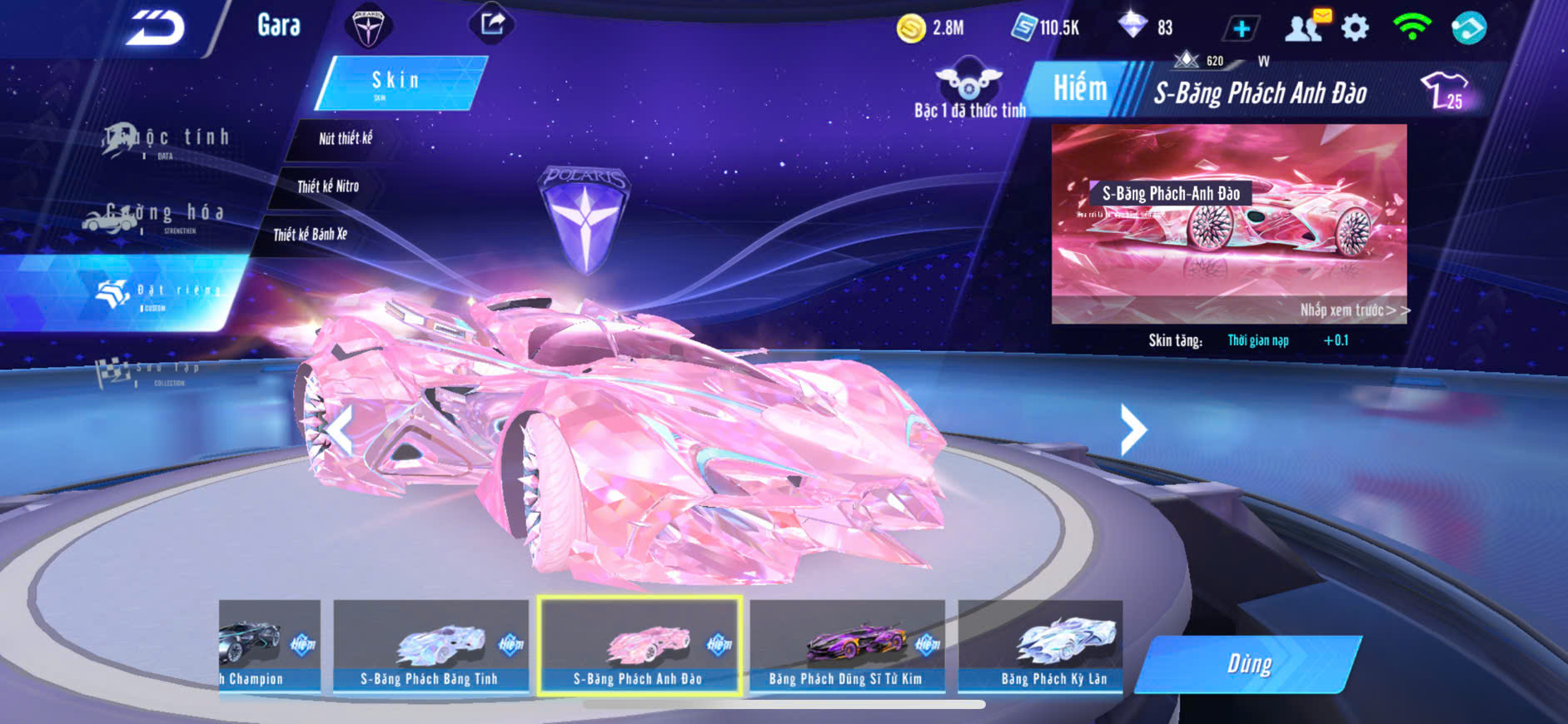
Task: Open skin preview image Nhấp xem trước
Action: coord(1229,224)
